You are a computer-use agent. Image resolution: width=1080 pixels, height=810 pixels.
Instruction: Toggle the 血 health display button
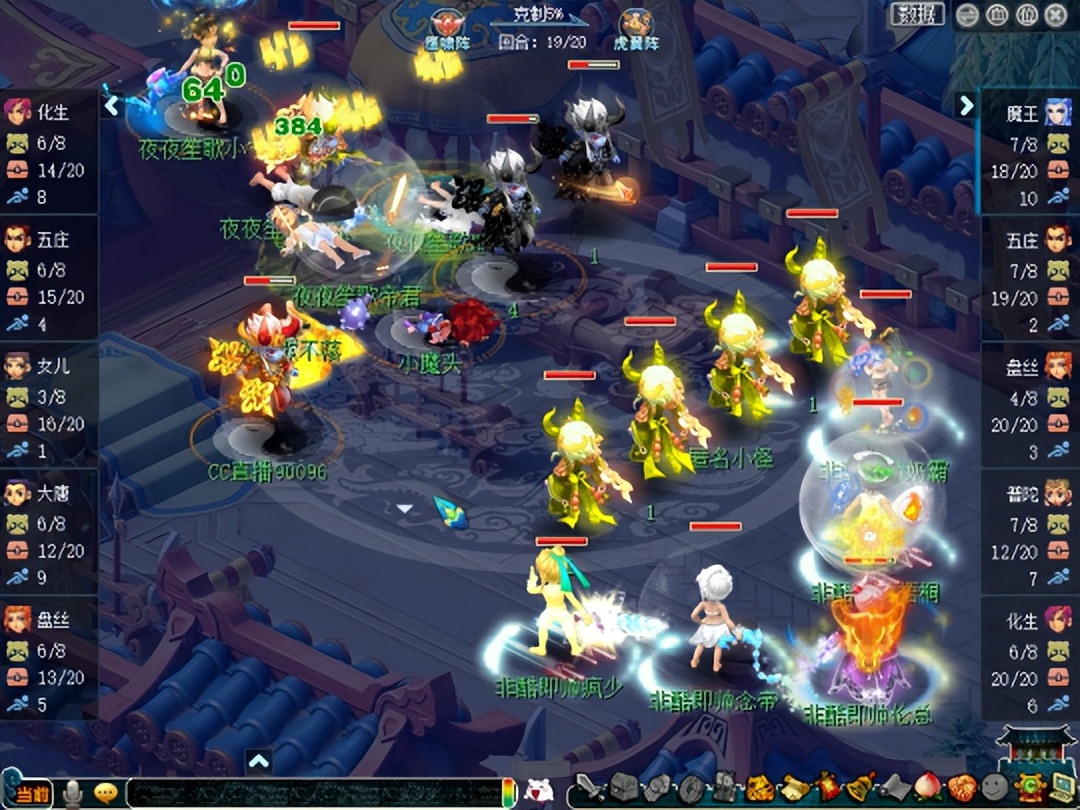click(997, 15)
